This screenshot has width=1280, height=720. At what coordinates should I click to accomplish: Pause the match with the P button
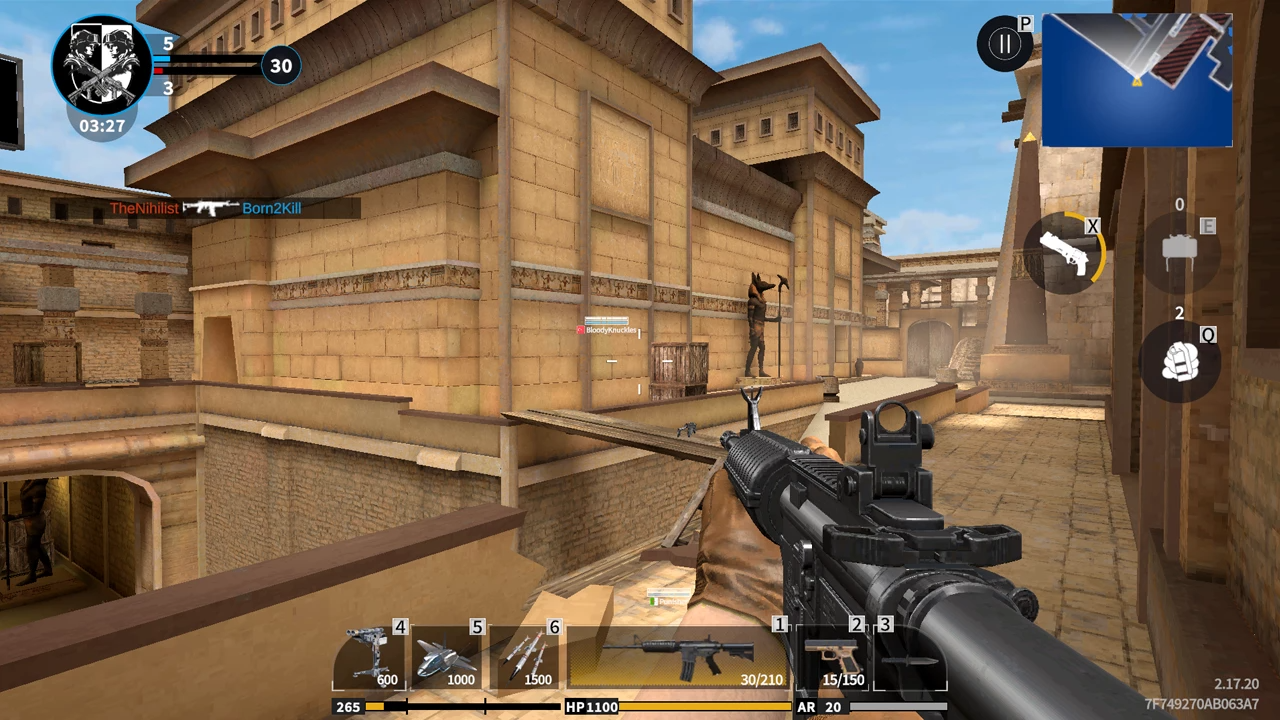point(1005,42)
